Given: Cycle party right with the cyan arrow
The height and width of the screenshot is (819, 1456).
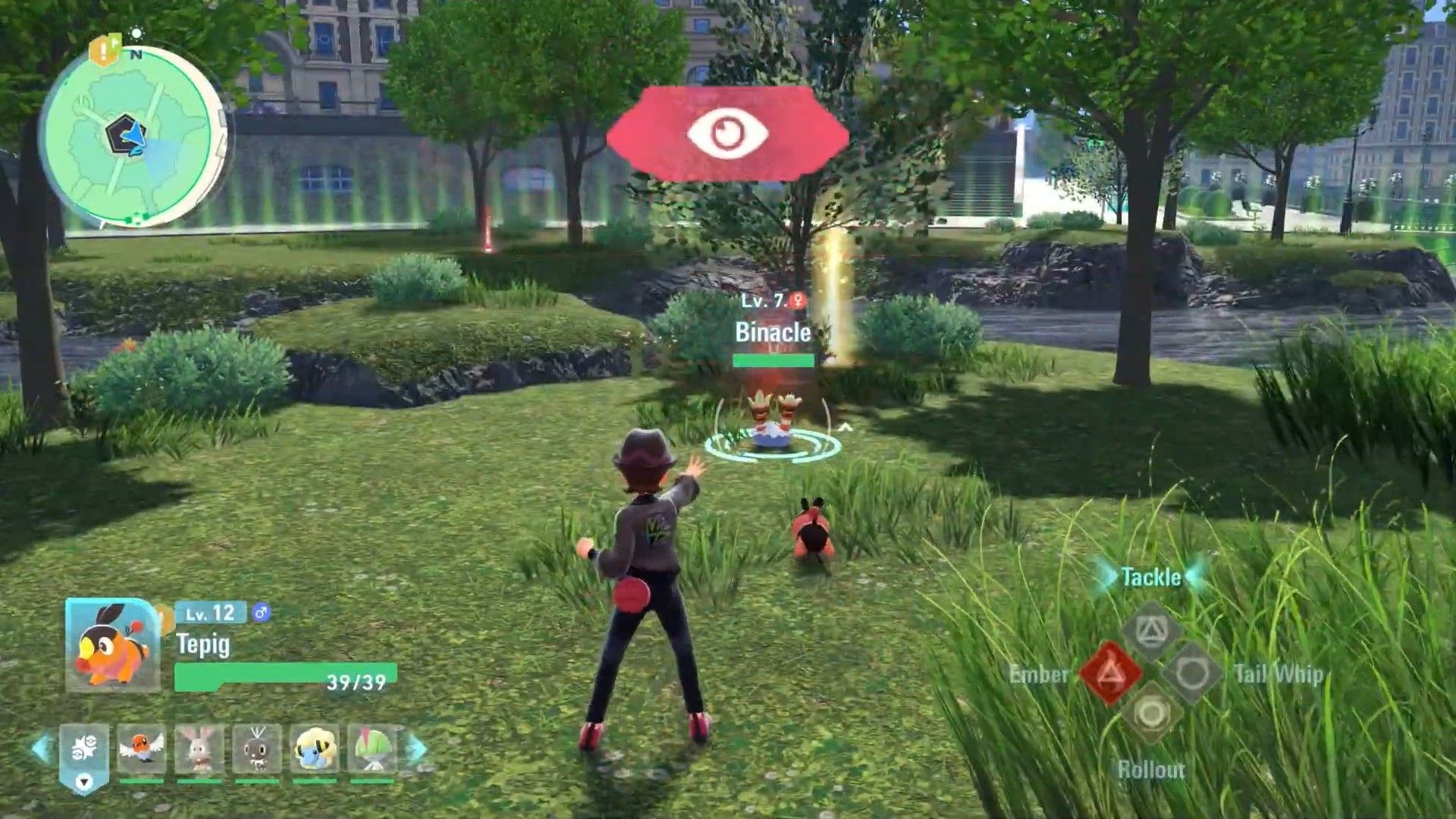Looking at the screenshot, I should pyautogui.click(x=416, y=749).
